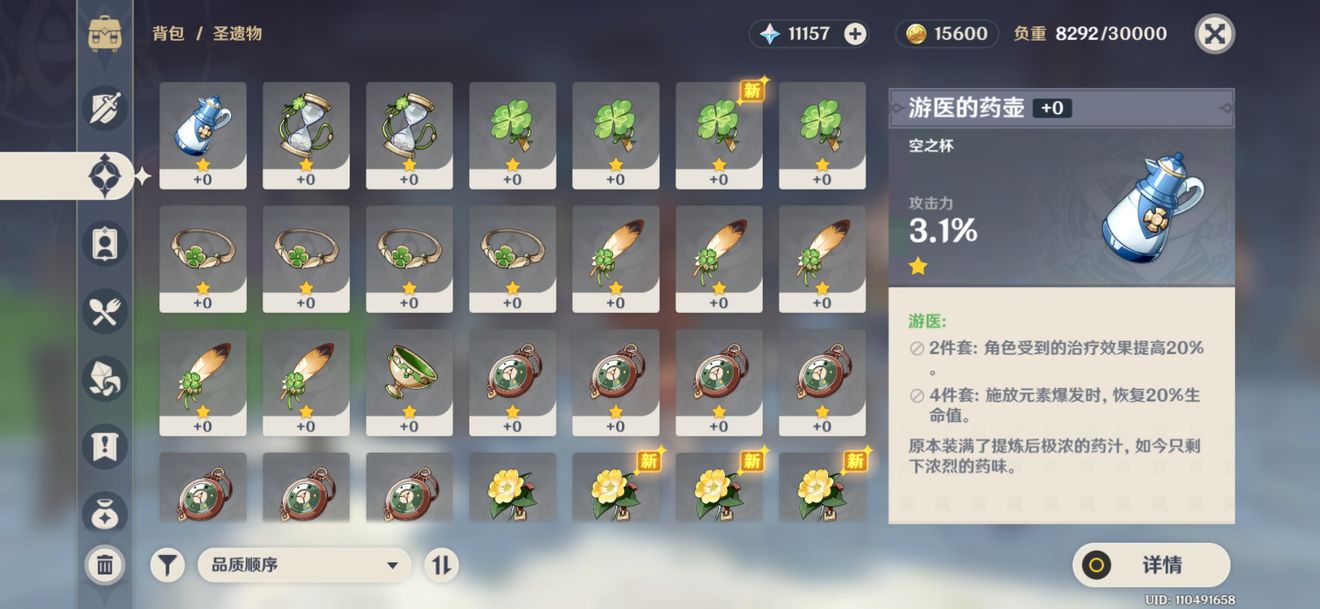Select the yellow flower artifact without NEW badge

point(512,490)
